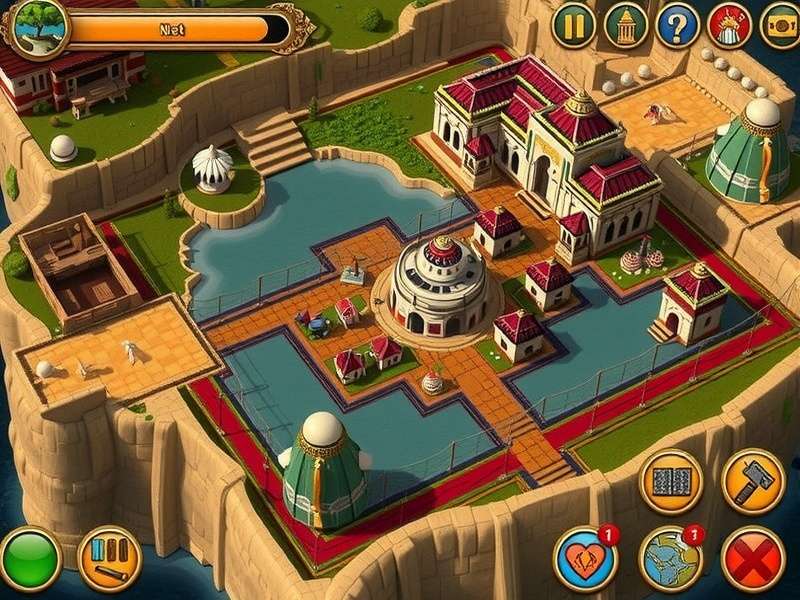This screenshot has height=600, width=800.
Task: Open the temple building icon menu
Action: coord(626,25)
